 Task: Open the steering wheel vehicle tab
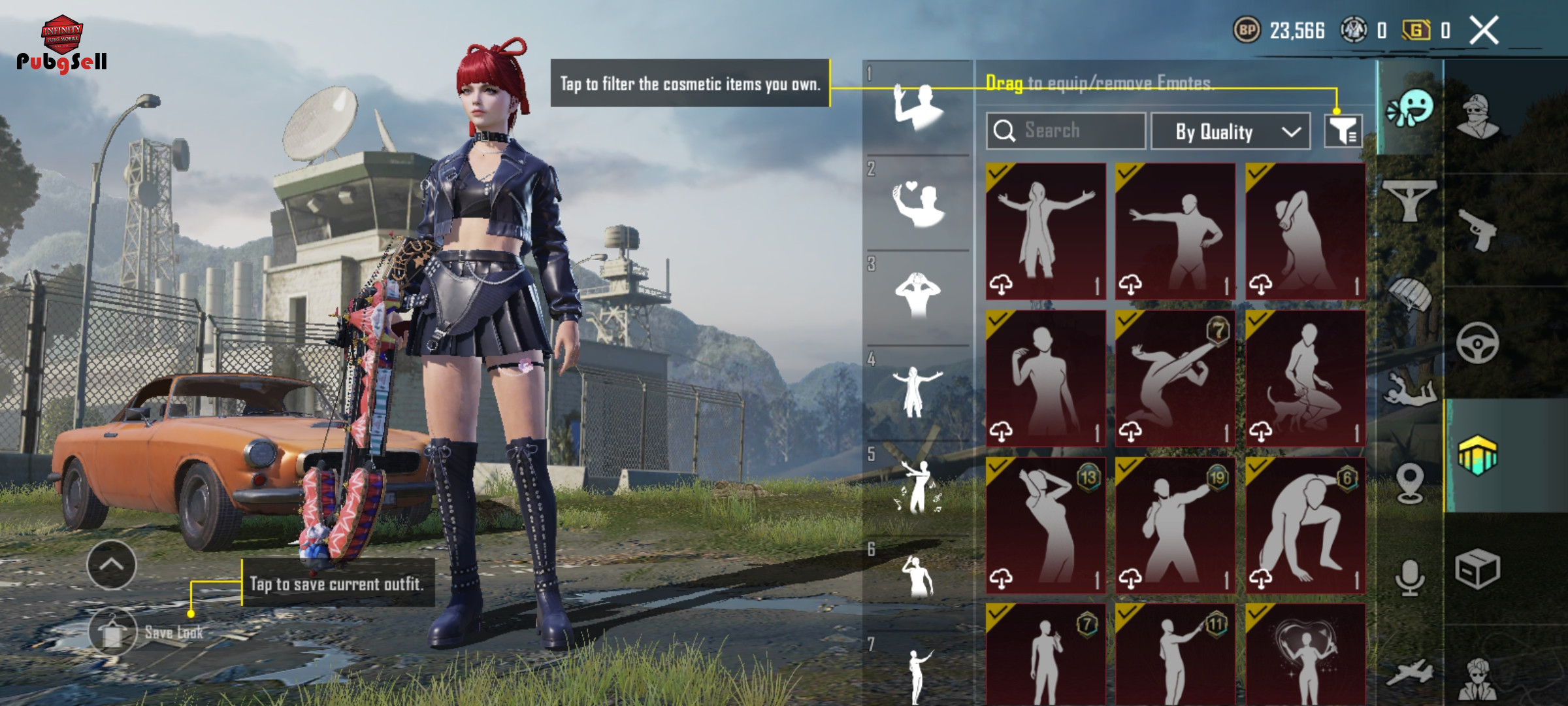coord(1478,343)
